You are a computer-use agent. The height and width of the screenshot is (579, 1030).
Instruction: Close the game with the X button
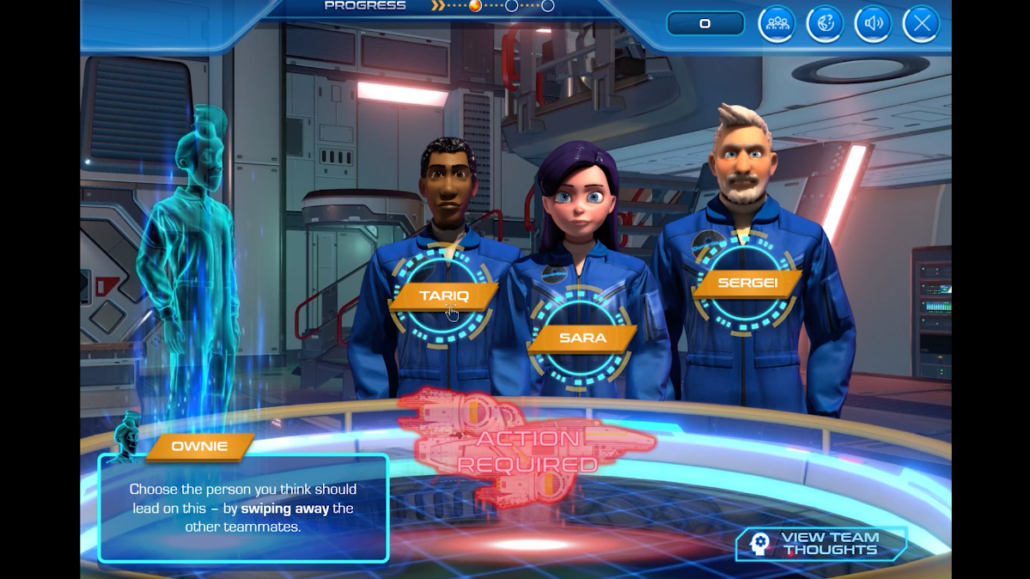pyautogui.click(x=921, y=24)
